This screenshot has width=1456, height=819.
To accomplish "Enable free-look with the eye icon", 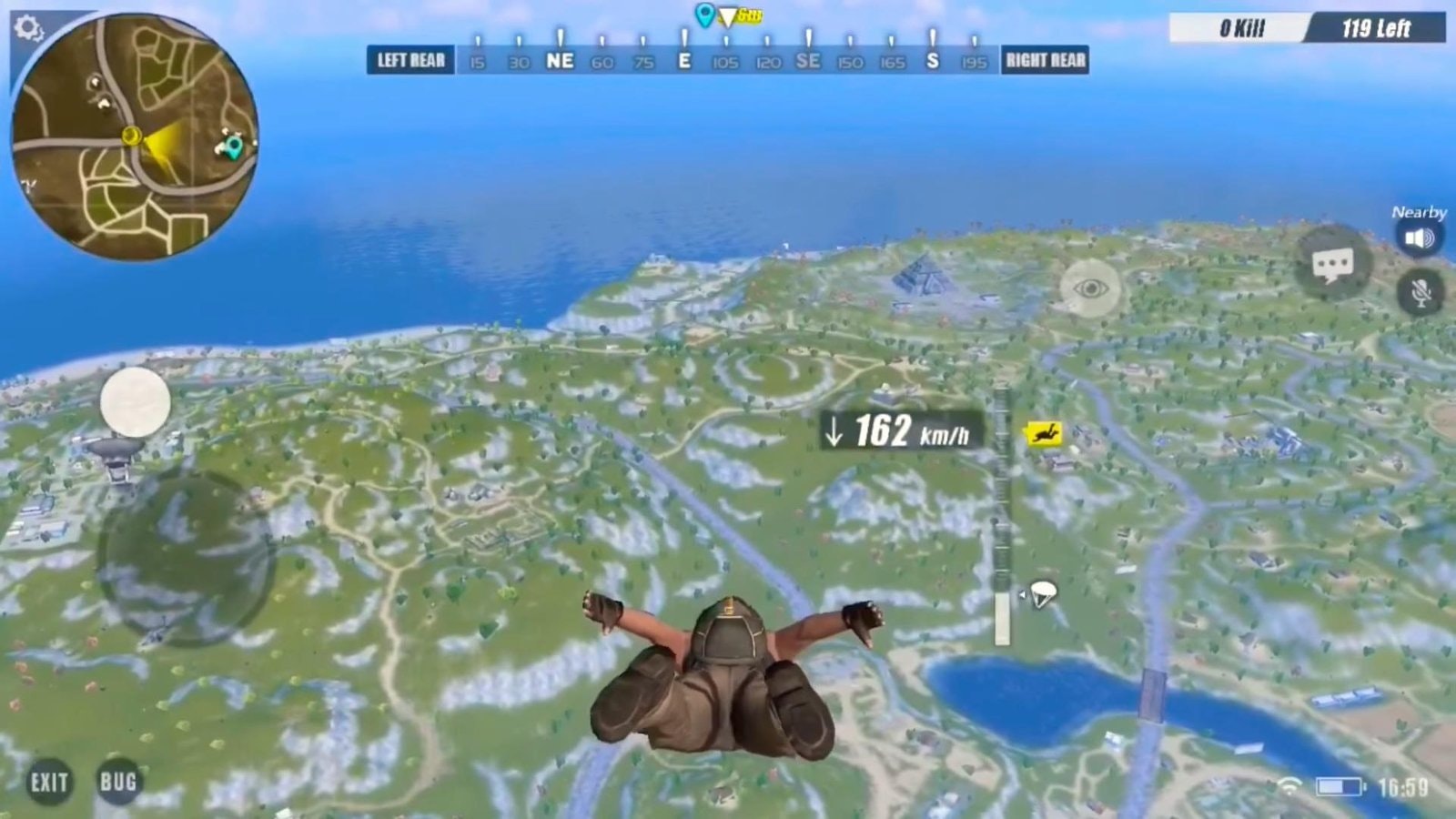I will point(1091,289).
